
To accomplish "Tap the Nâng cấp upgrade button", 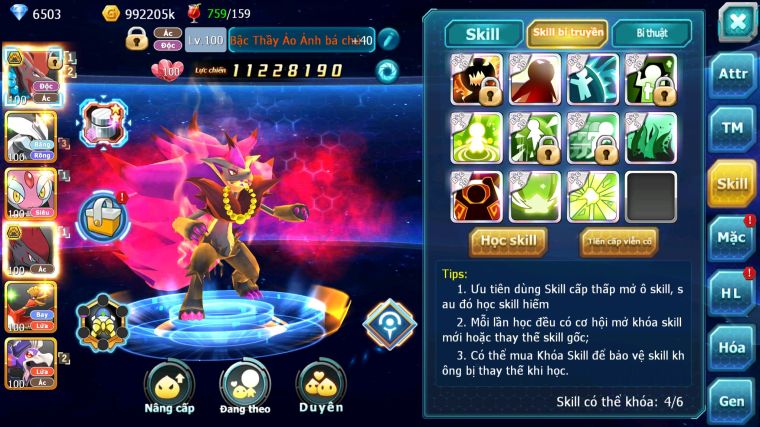I will point(169,386).
